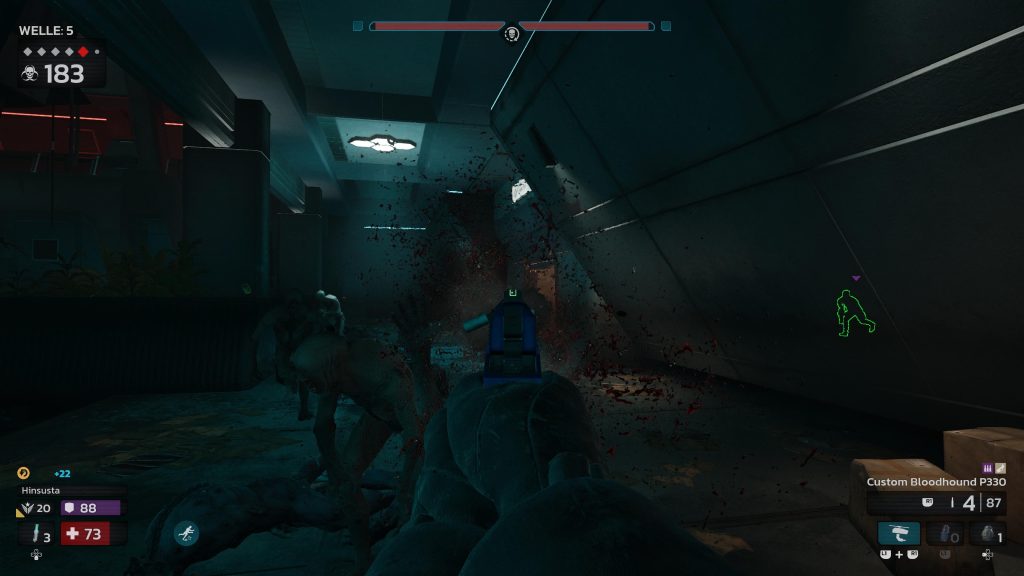This screenshot has width=1024, height=576.
Task: Select the empty blue throwable slot
Action: [x=943, y=533]
